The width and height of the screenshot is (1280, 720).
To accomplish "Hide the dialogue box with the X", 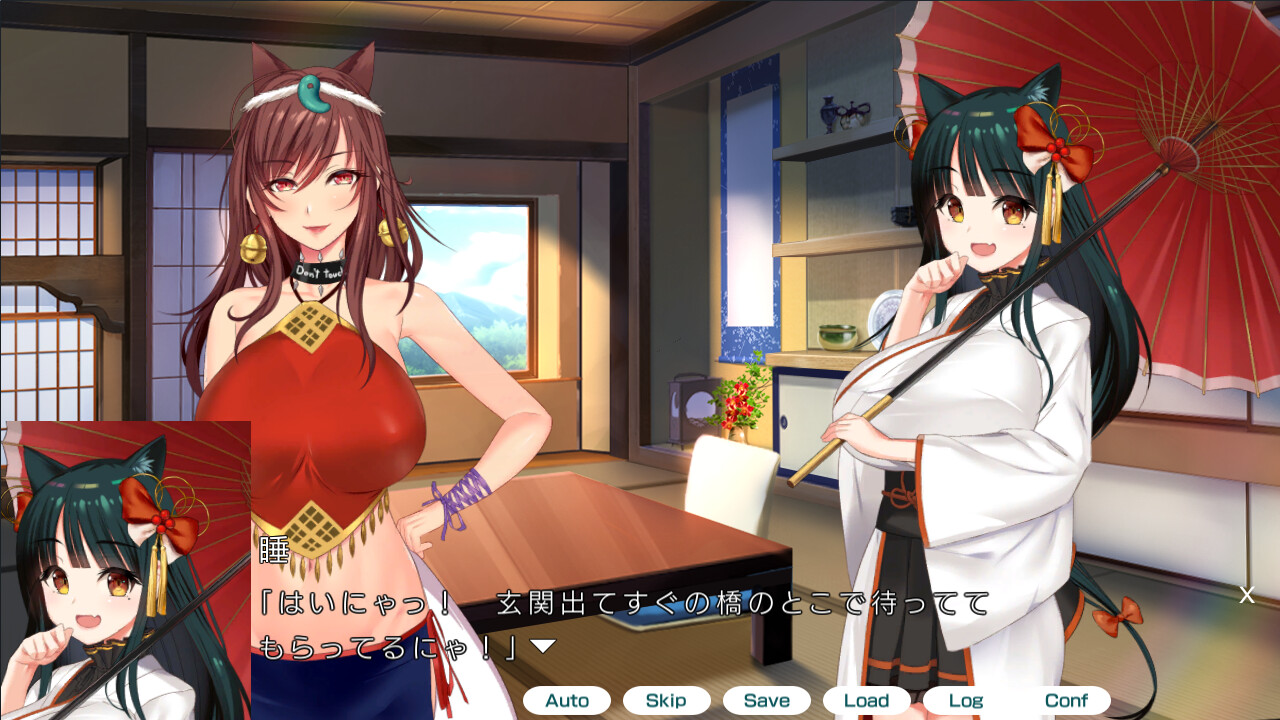I will pos(1247,595).
